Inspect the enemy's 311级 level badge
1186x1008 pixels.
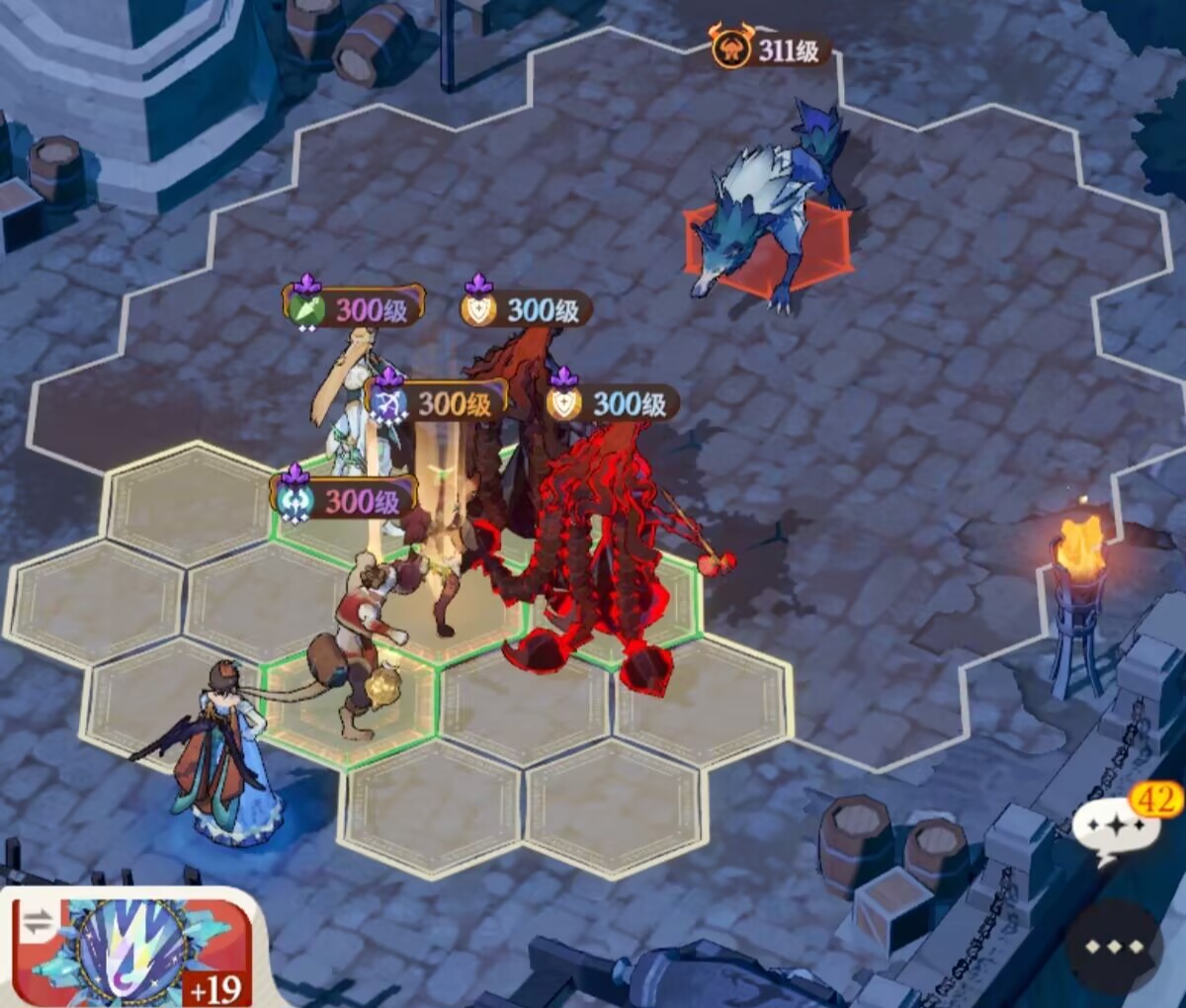(x=771, y=49)
